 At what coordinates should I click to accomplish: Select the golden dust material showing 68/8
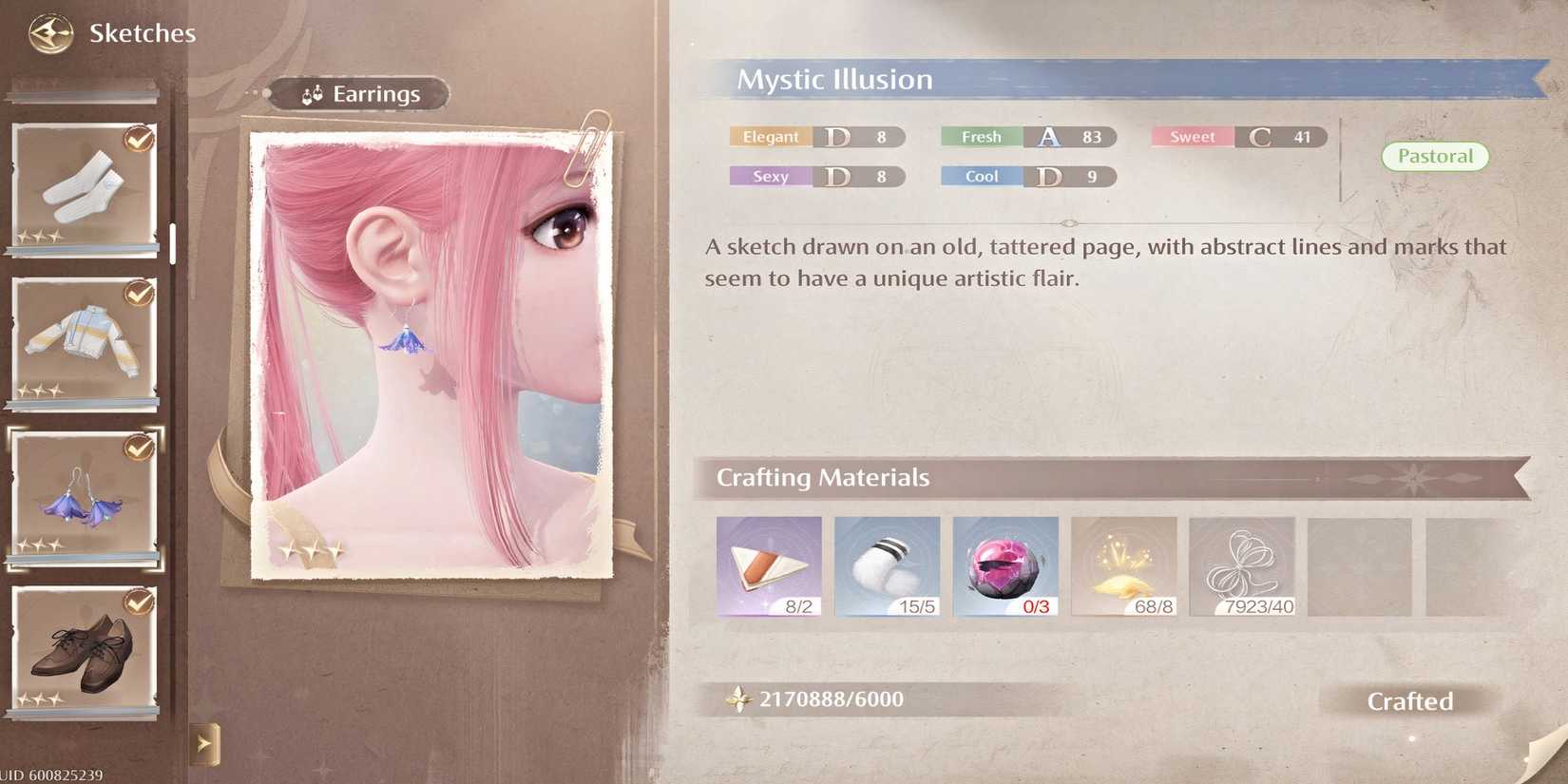(x=1123, y=565)
